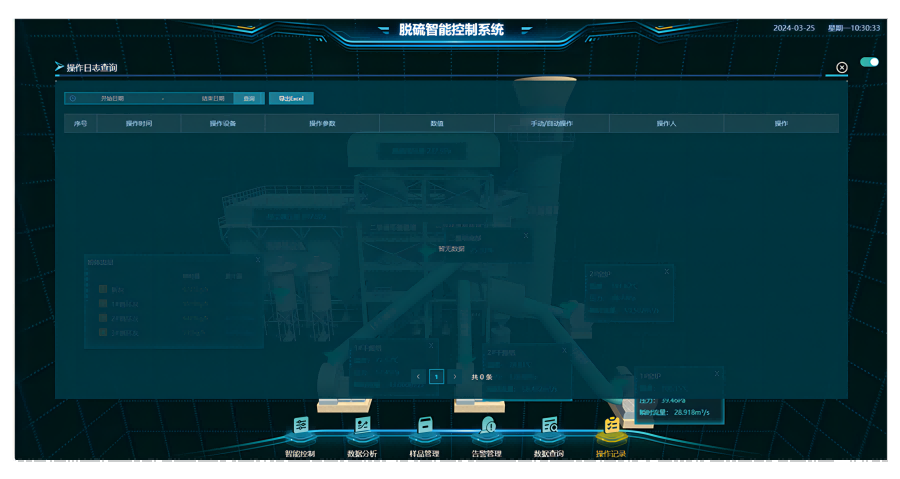
Task: Toggle the green switch at top right
Action: [869, 62]
